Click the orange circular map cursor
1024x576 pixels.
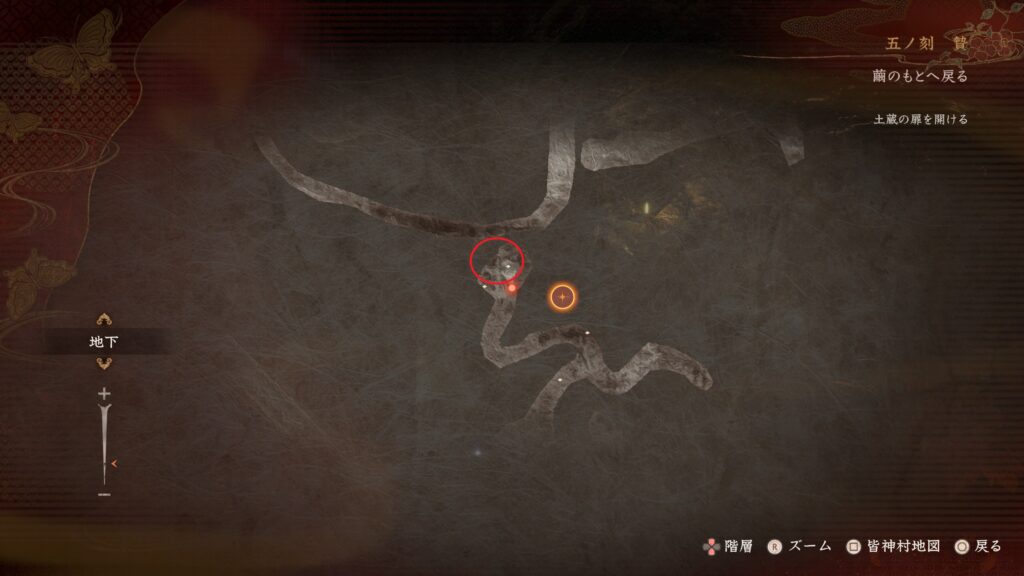click(x=563, y=297)
